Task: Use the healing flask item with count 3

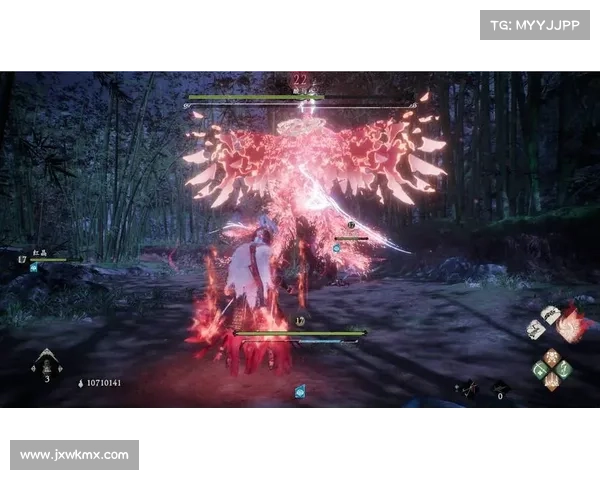Action: click(x=46, y=363)
